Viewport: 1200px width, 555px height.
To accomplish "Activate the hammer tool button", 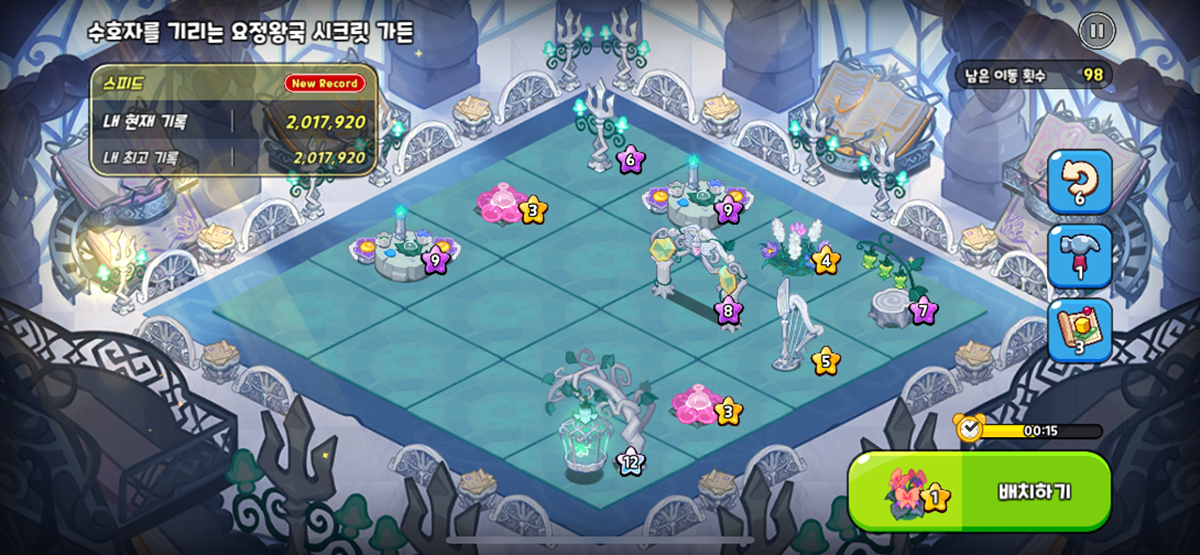I will pyautogui.click(x=1079, y=254).
